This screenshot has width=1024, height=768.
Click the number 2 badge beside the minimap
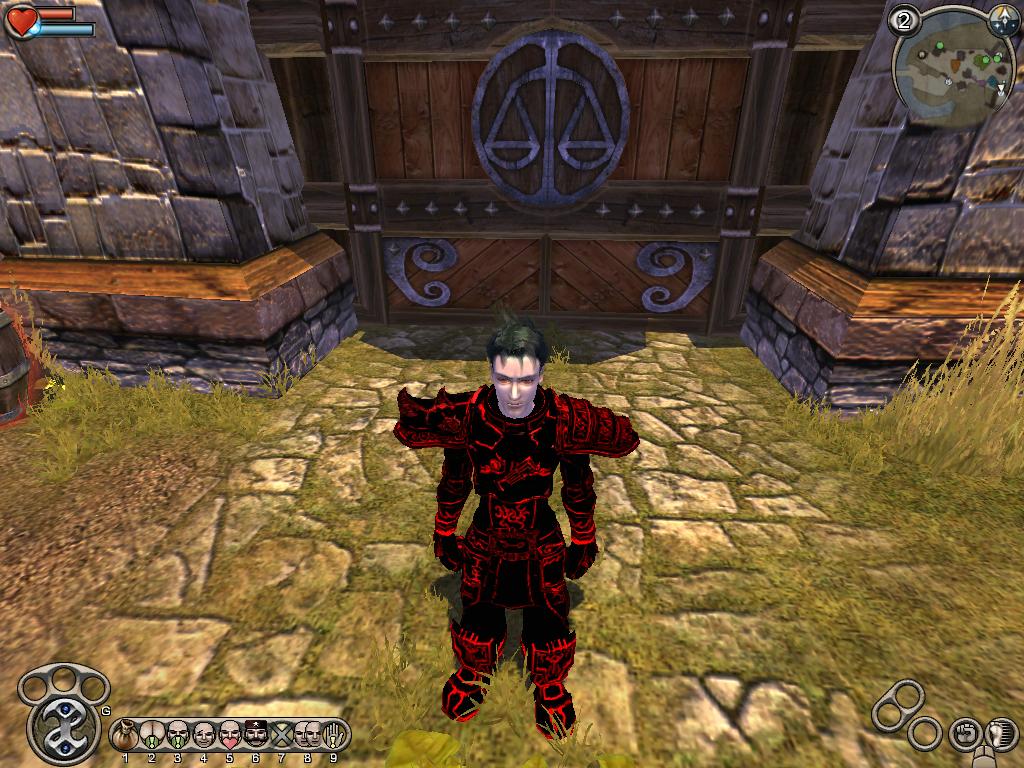906,20
